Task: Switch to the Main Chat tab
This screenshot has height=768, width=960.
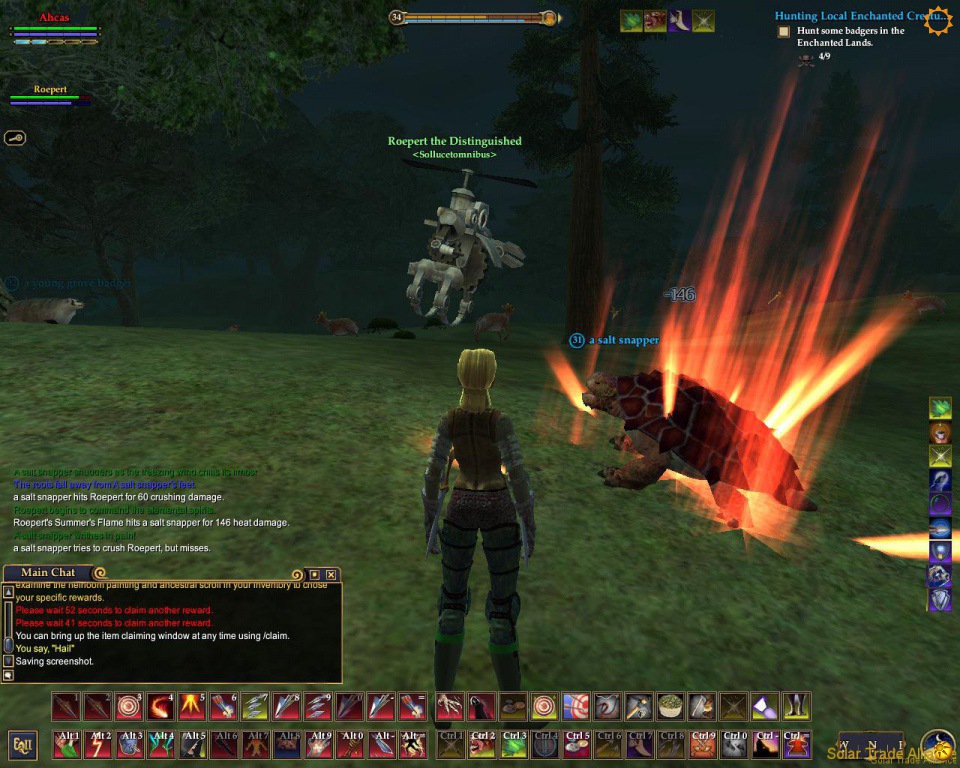Action: tap(48, 573)
